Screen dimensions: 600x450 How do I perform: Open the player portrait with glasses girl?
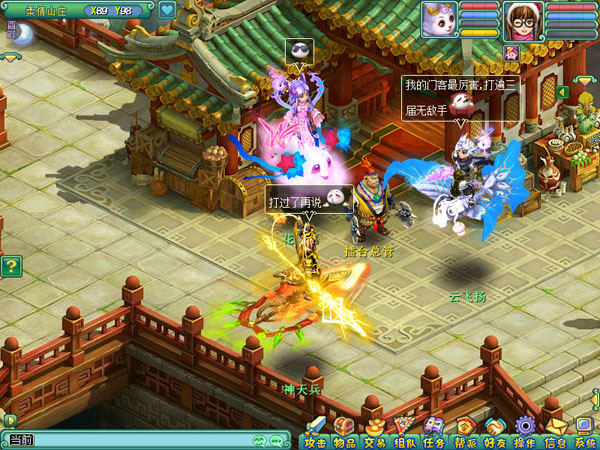point(522,20)
